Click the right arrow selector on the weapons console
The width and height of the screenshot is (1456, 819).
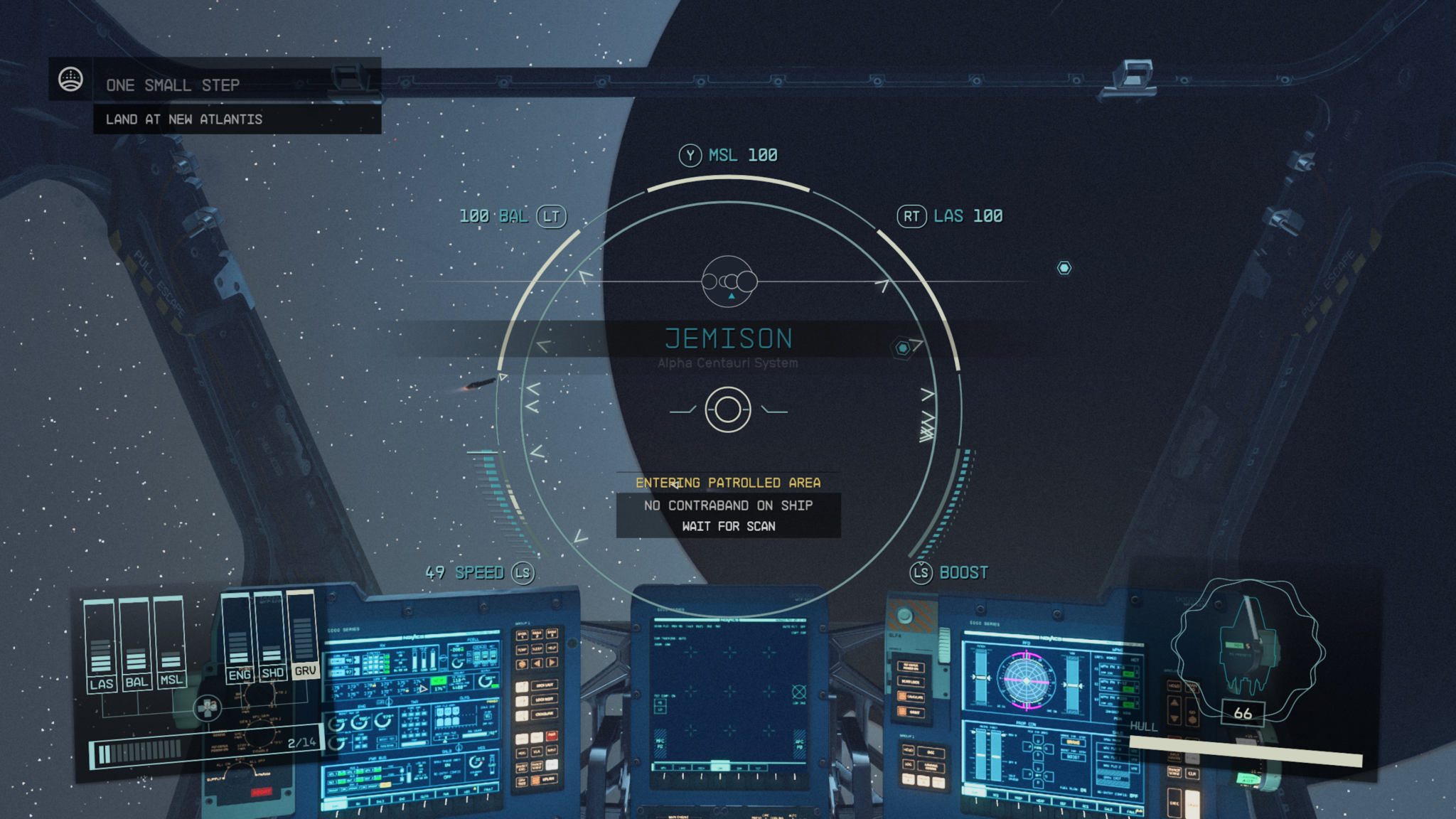[552, 663]
